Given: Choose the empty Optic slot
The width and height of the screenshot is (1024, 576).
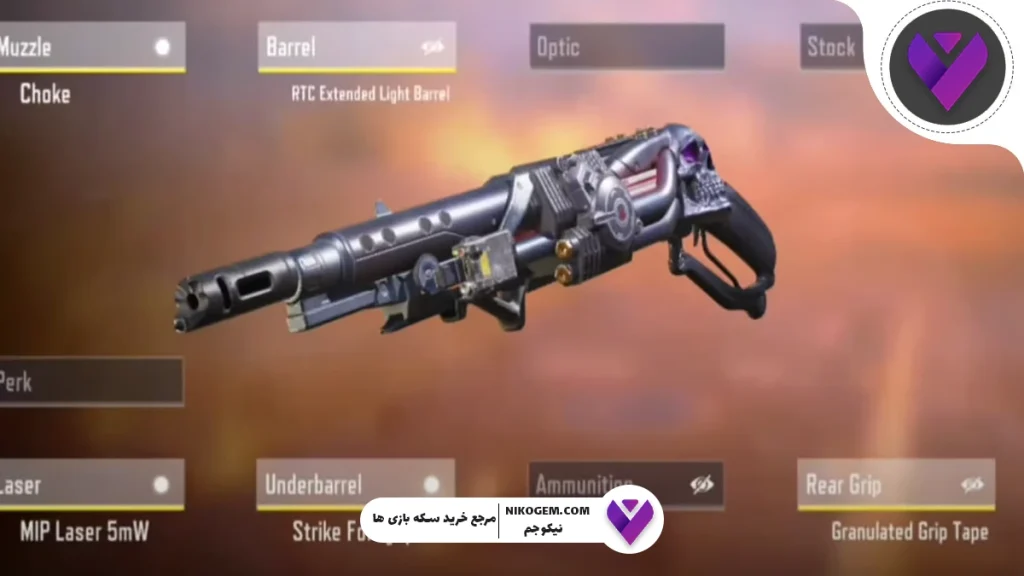Looking at the screenshot, I should pos(626,47).
